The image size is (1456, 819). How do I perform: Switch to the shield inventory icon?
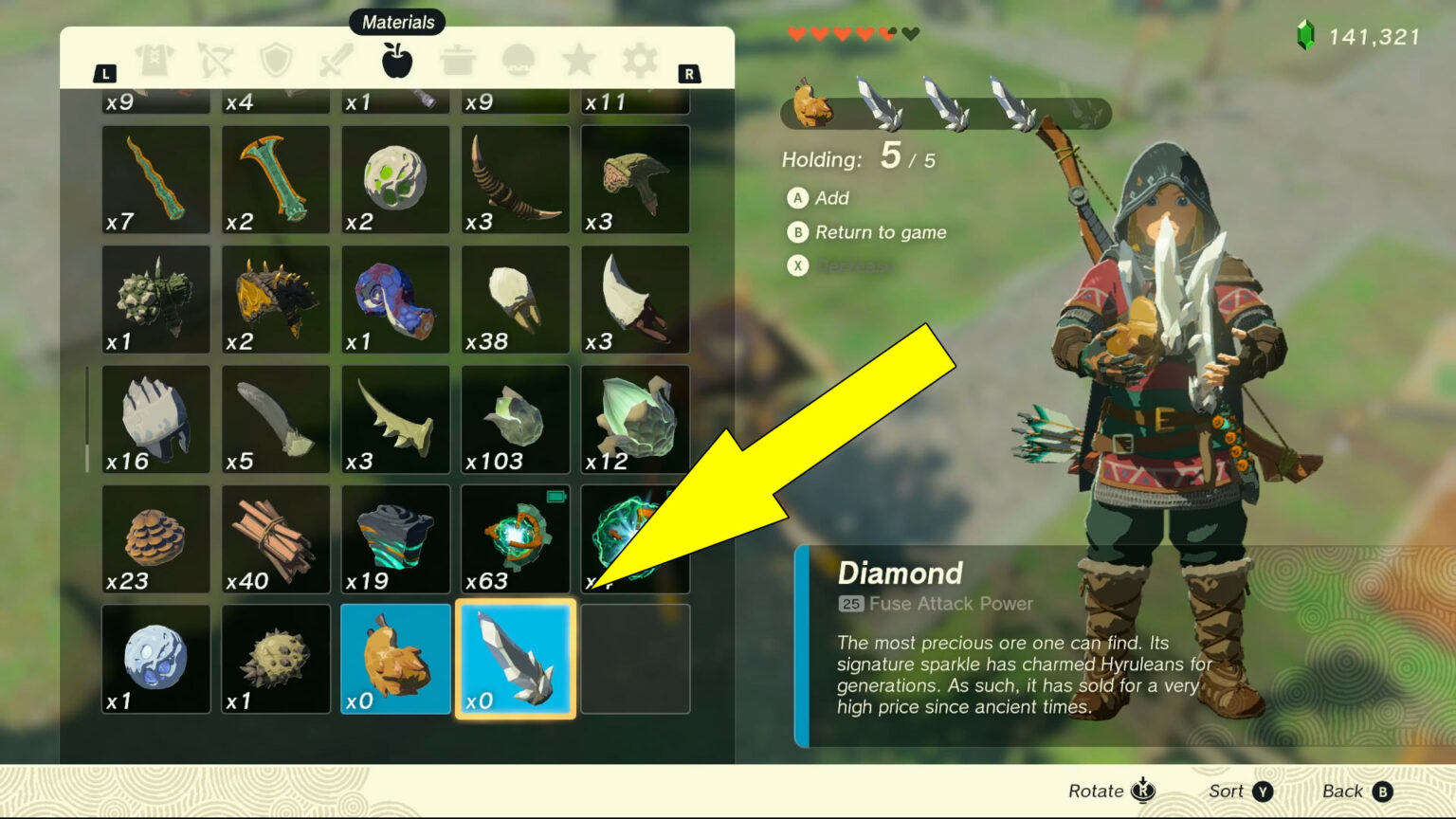275,59
